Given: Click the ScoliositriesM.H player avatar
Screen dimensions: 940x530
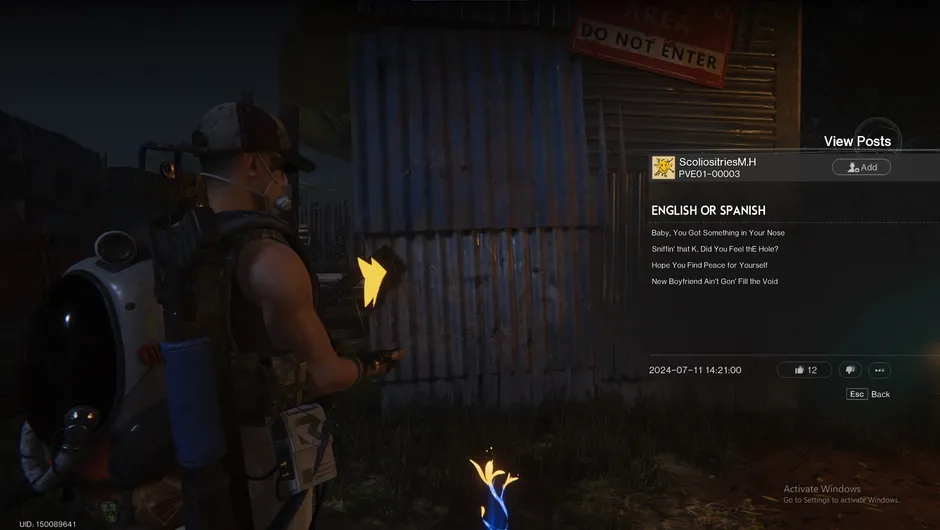Looking at the screenshot, I should click(663, 167).
